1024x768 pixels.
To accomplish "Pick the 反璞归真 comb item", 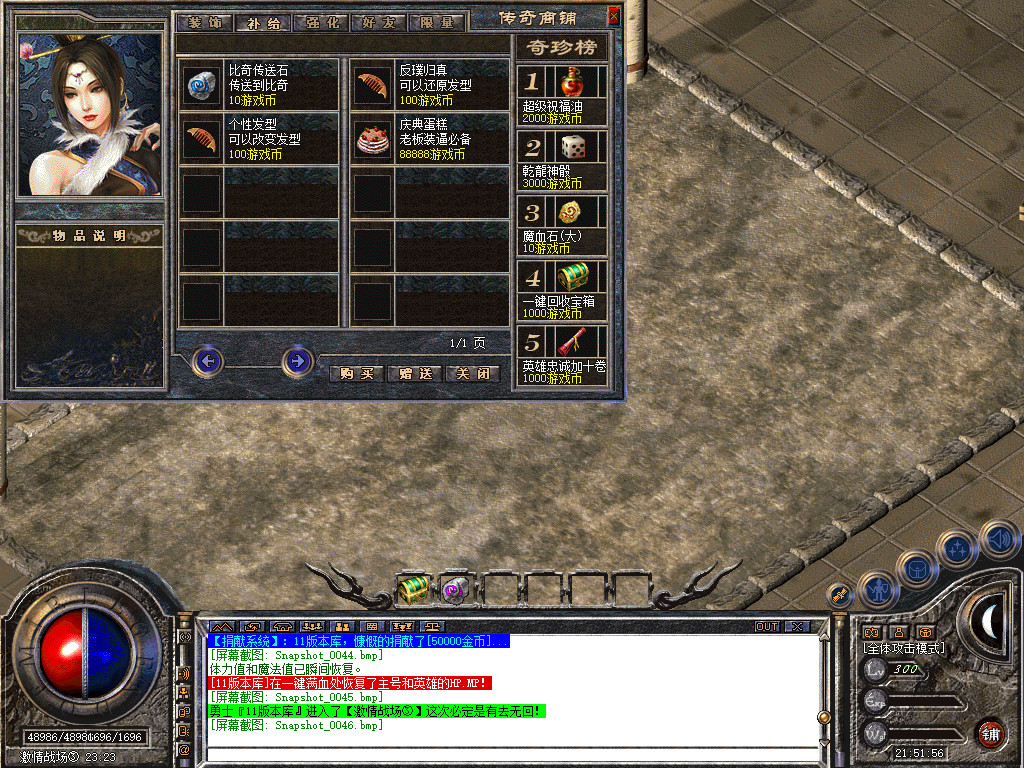I will pos(373,87).
